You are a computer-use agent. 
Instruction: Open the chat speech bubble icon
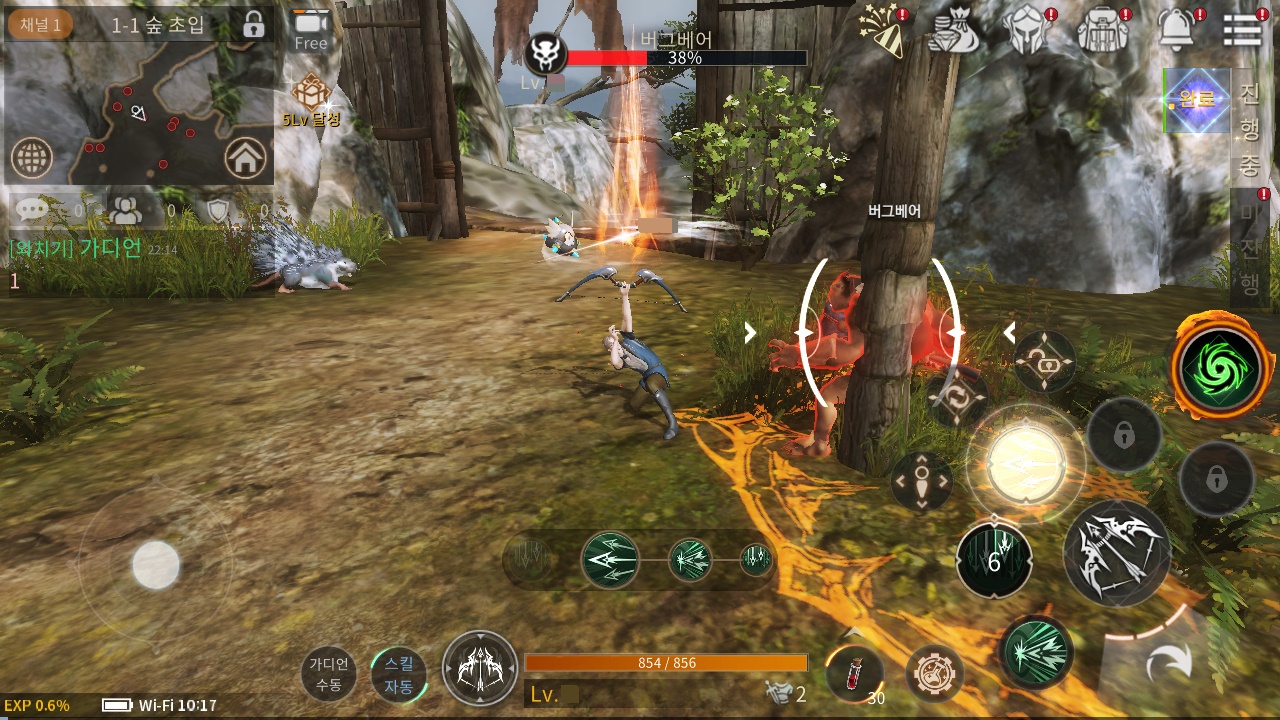click(x=32, y=210)
